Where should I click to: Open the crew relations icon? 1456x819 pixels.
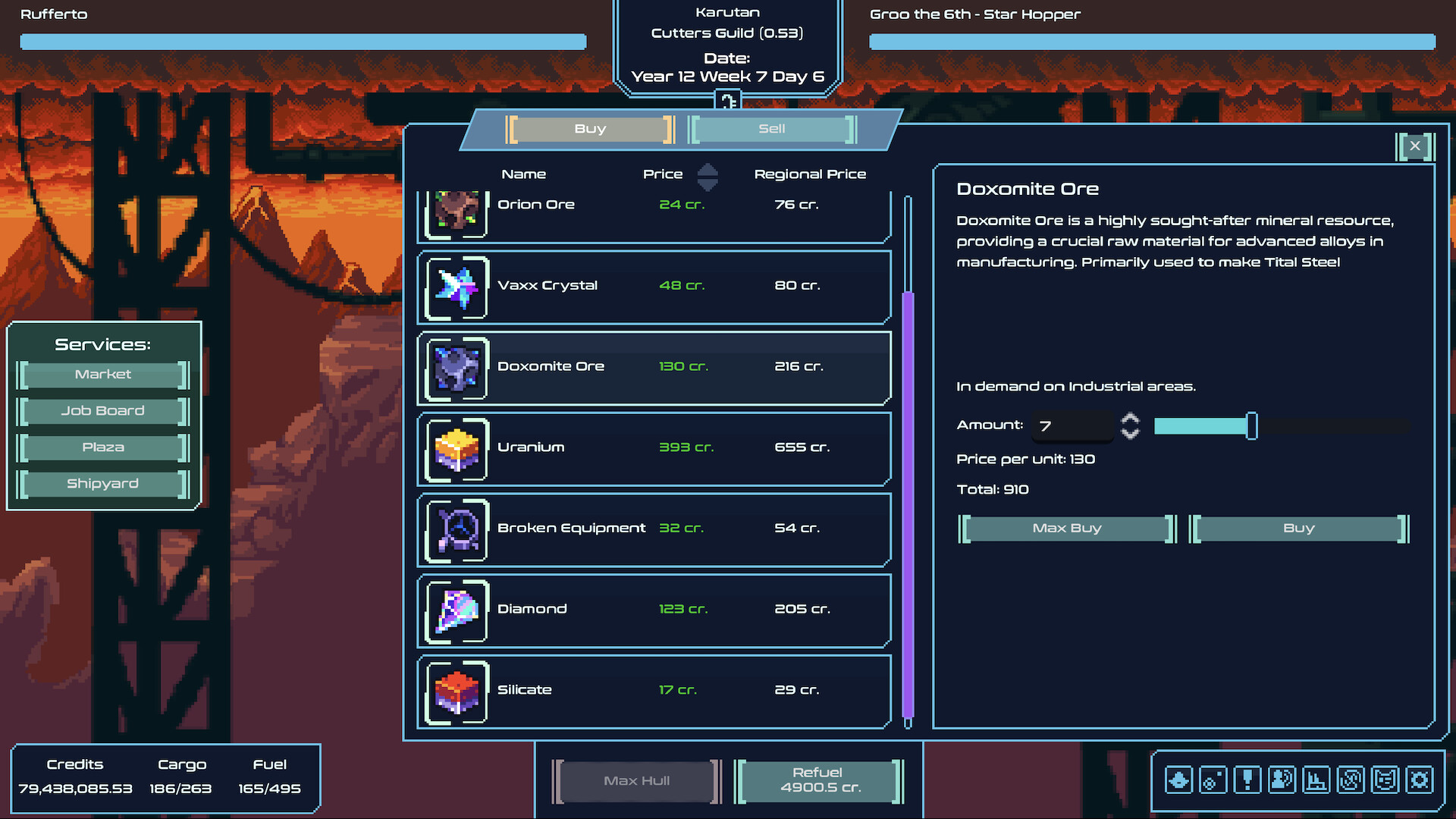[1282, 780]
